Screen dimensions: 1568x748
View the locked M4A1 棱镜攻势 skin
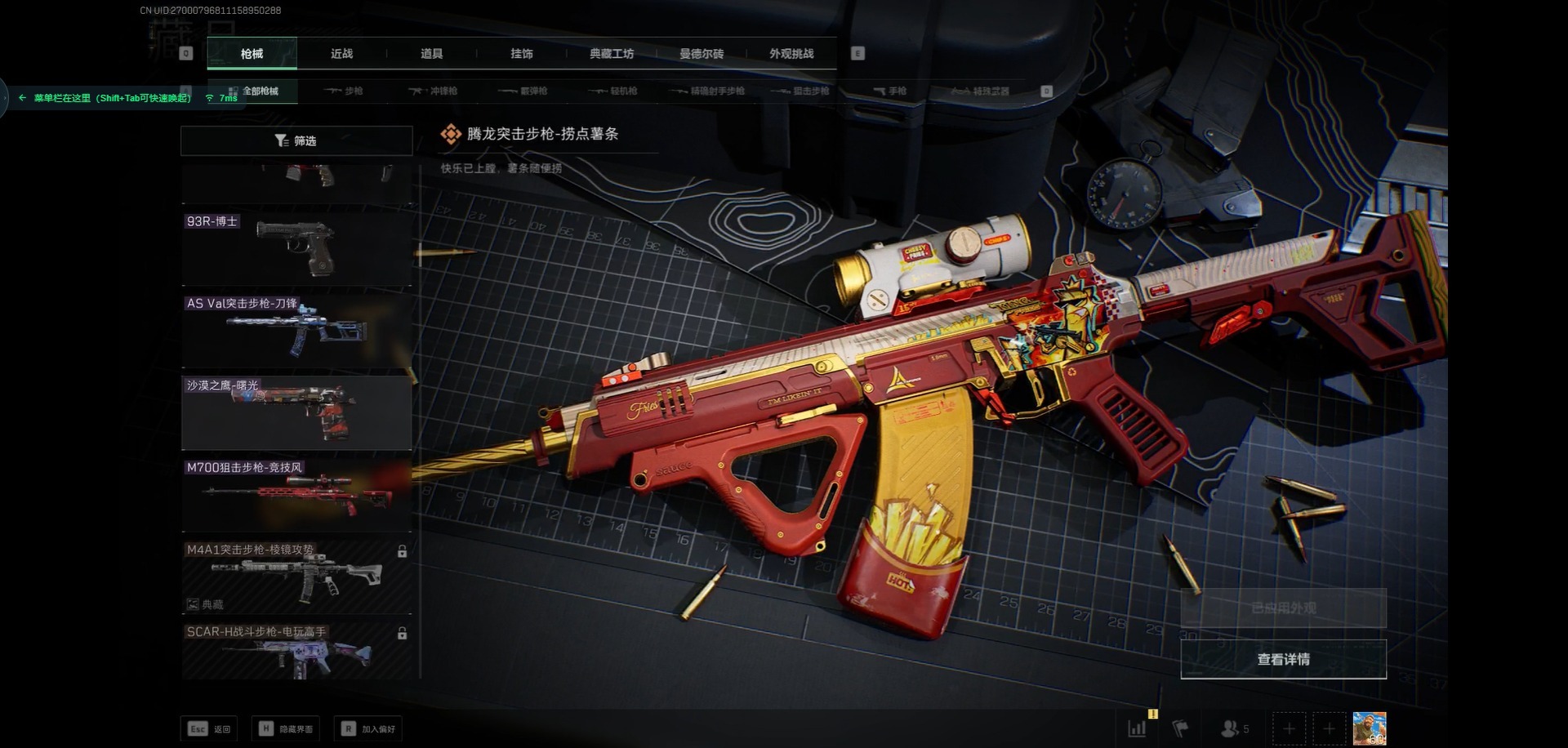(x=296, y=576)
